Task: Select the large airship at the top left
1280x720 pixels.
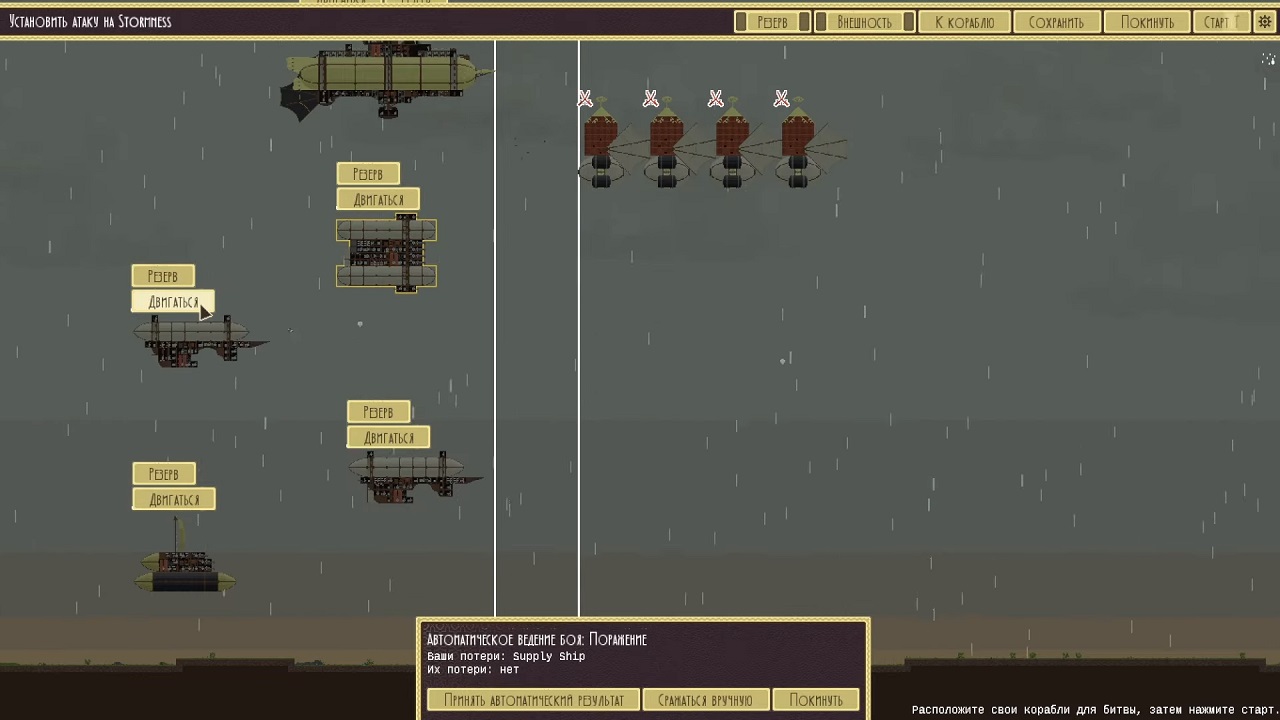Action: coord(385,75)
